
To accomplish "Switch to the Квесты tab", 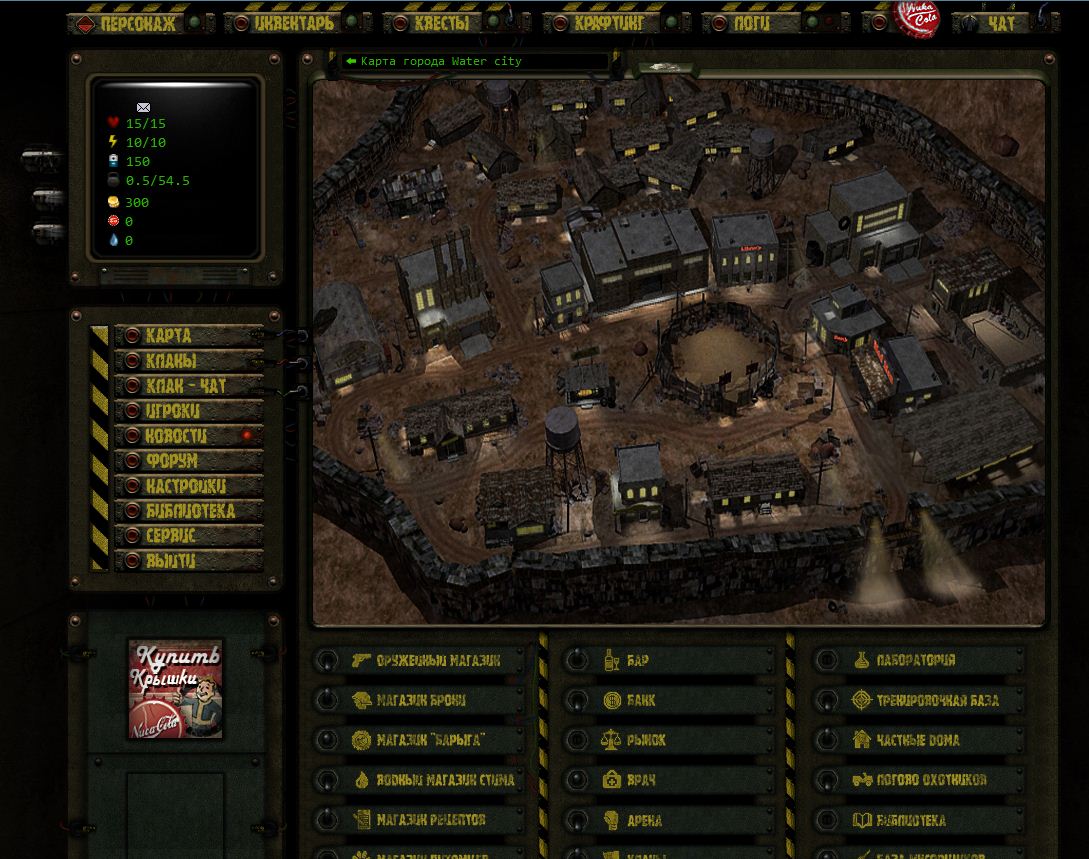I will (441, 23).
